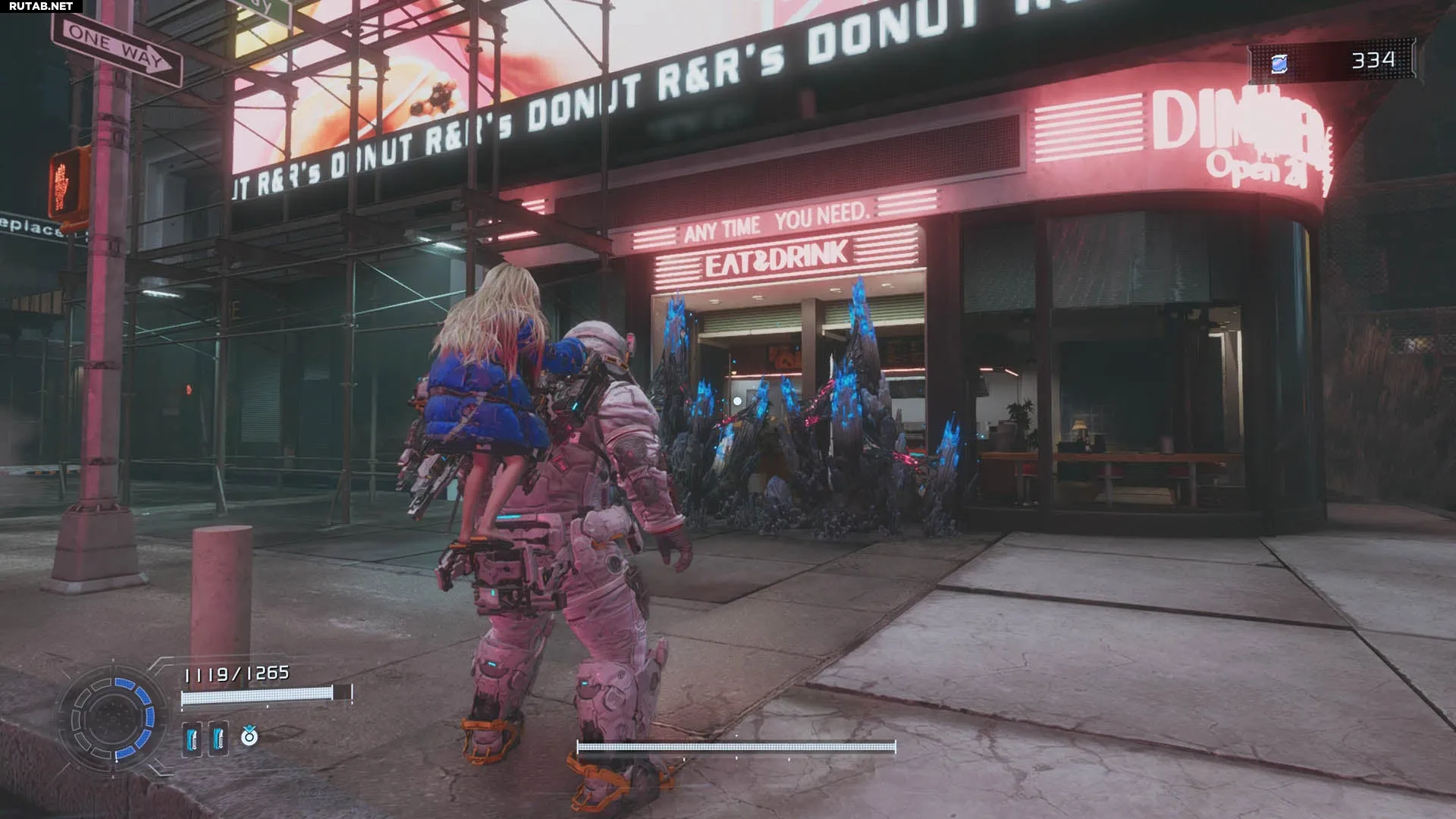Screen dimensions: 1456x819
Task: Select the white ring-shaped status icon
Action: pos(249,736)
